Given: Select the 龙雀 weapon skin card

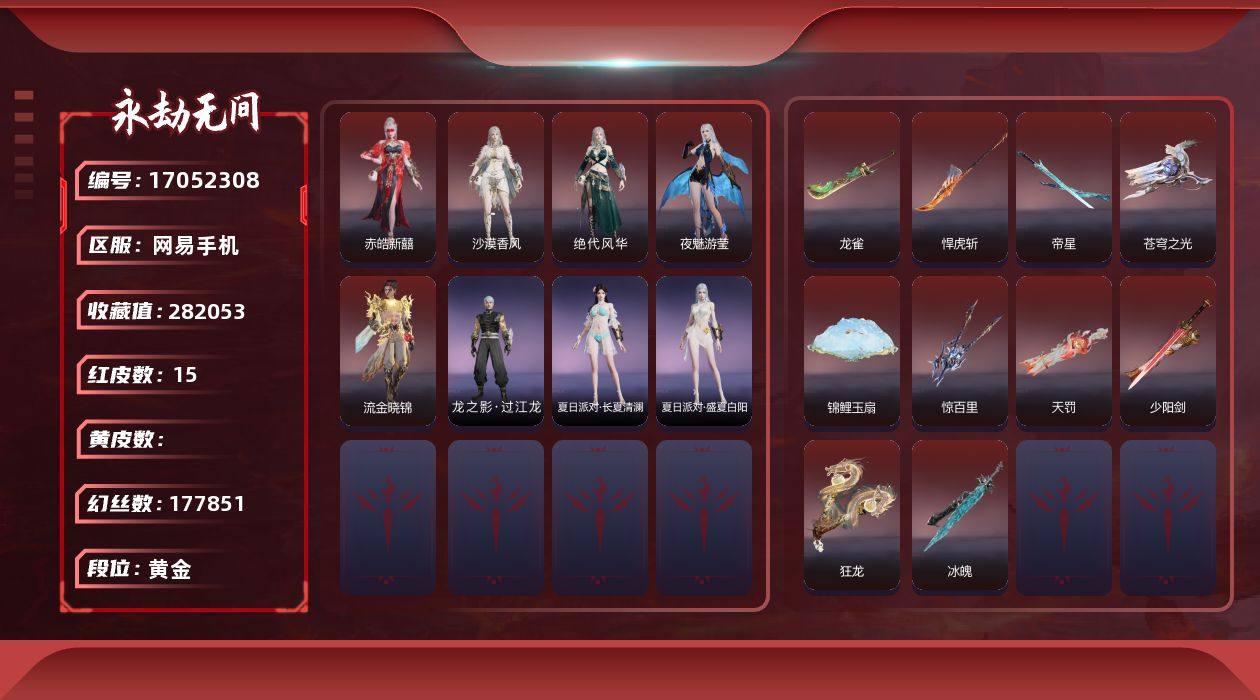Looking at the screenshot, I should (852, 186).
